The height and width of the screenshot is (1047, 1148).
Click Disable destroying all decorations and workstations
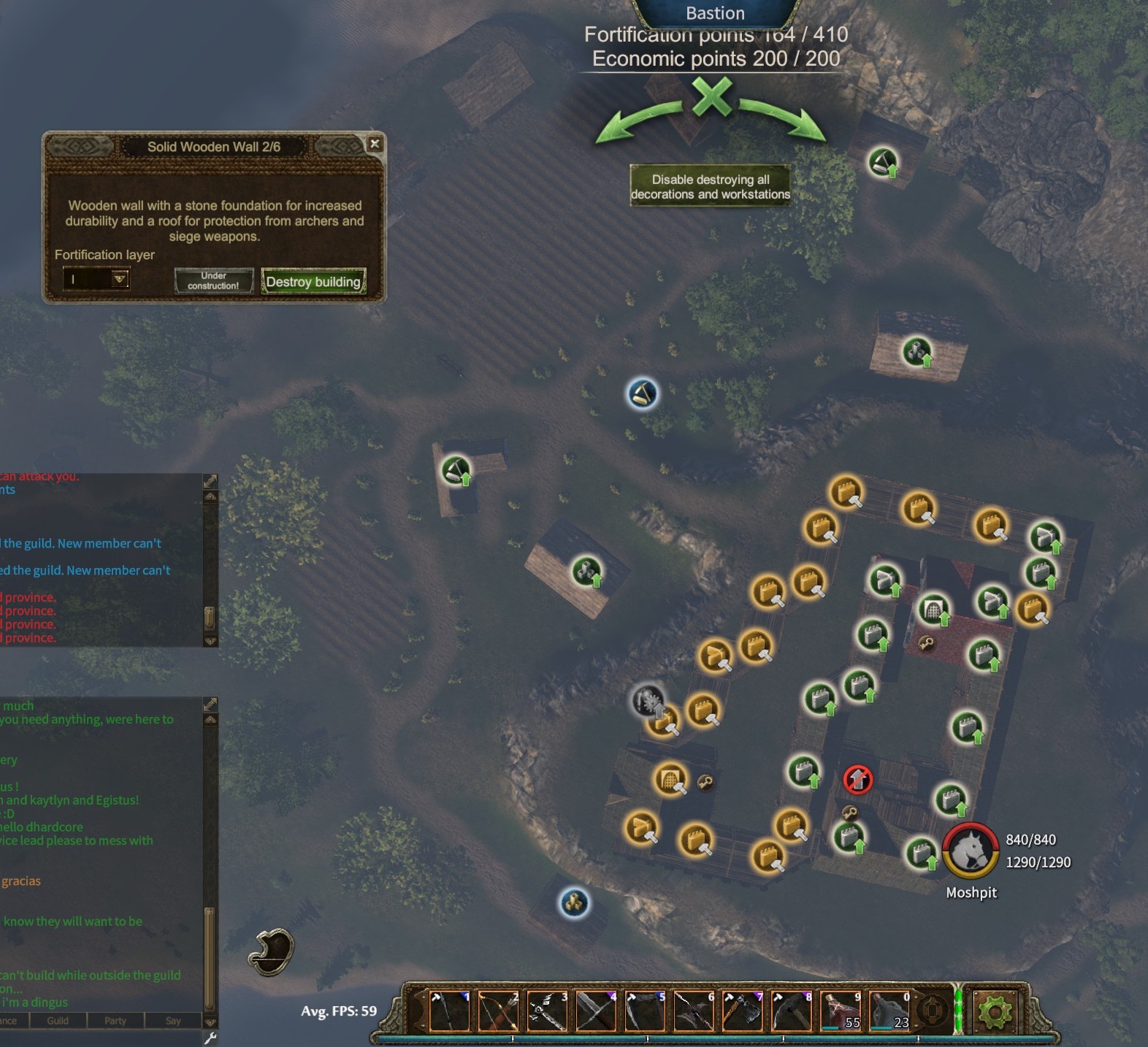pyautogui.click(x=710, y=187)
